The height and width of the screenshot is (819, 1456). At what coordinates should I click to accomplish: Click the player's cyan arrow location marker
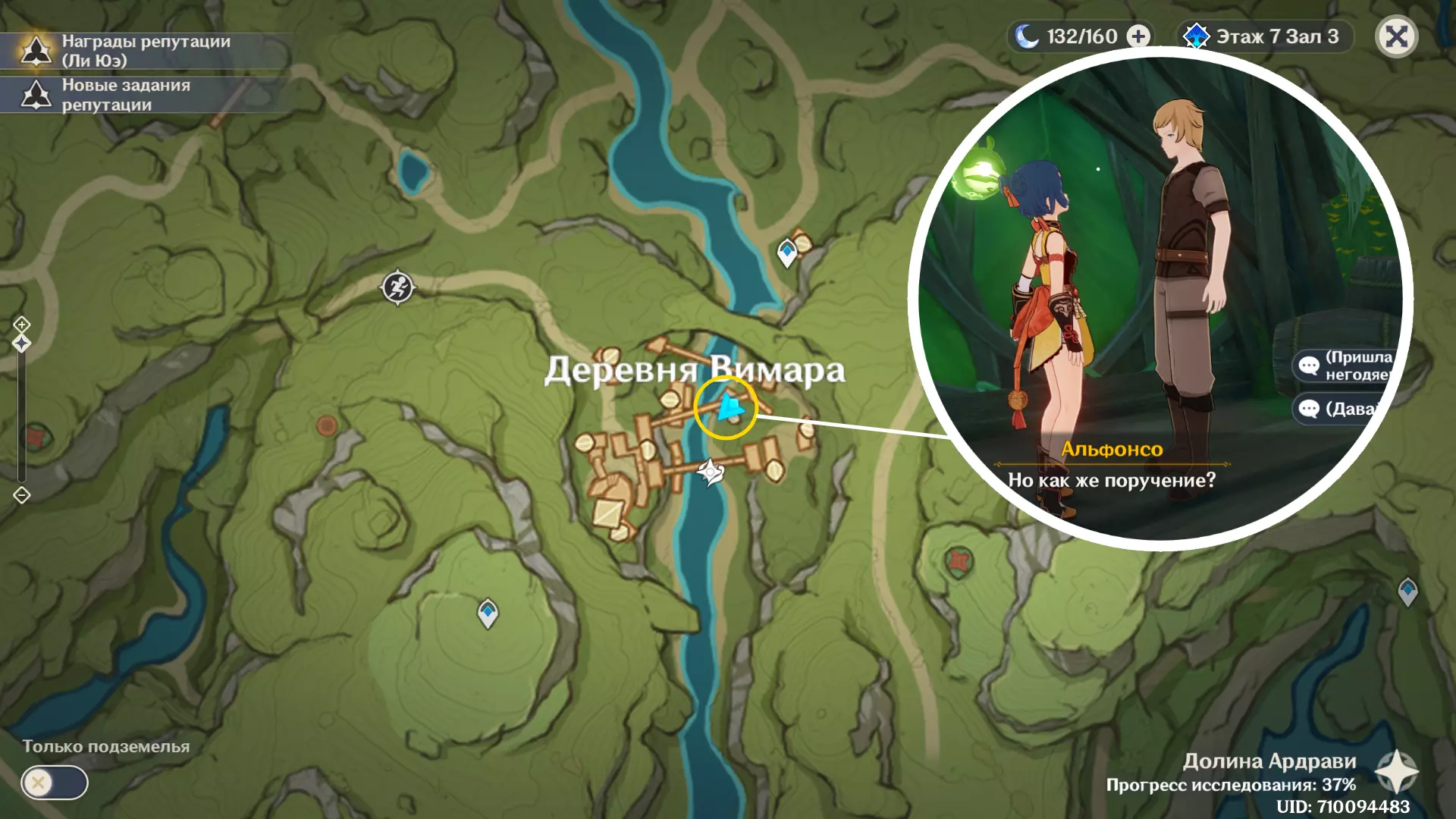(730, 407)
